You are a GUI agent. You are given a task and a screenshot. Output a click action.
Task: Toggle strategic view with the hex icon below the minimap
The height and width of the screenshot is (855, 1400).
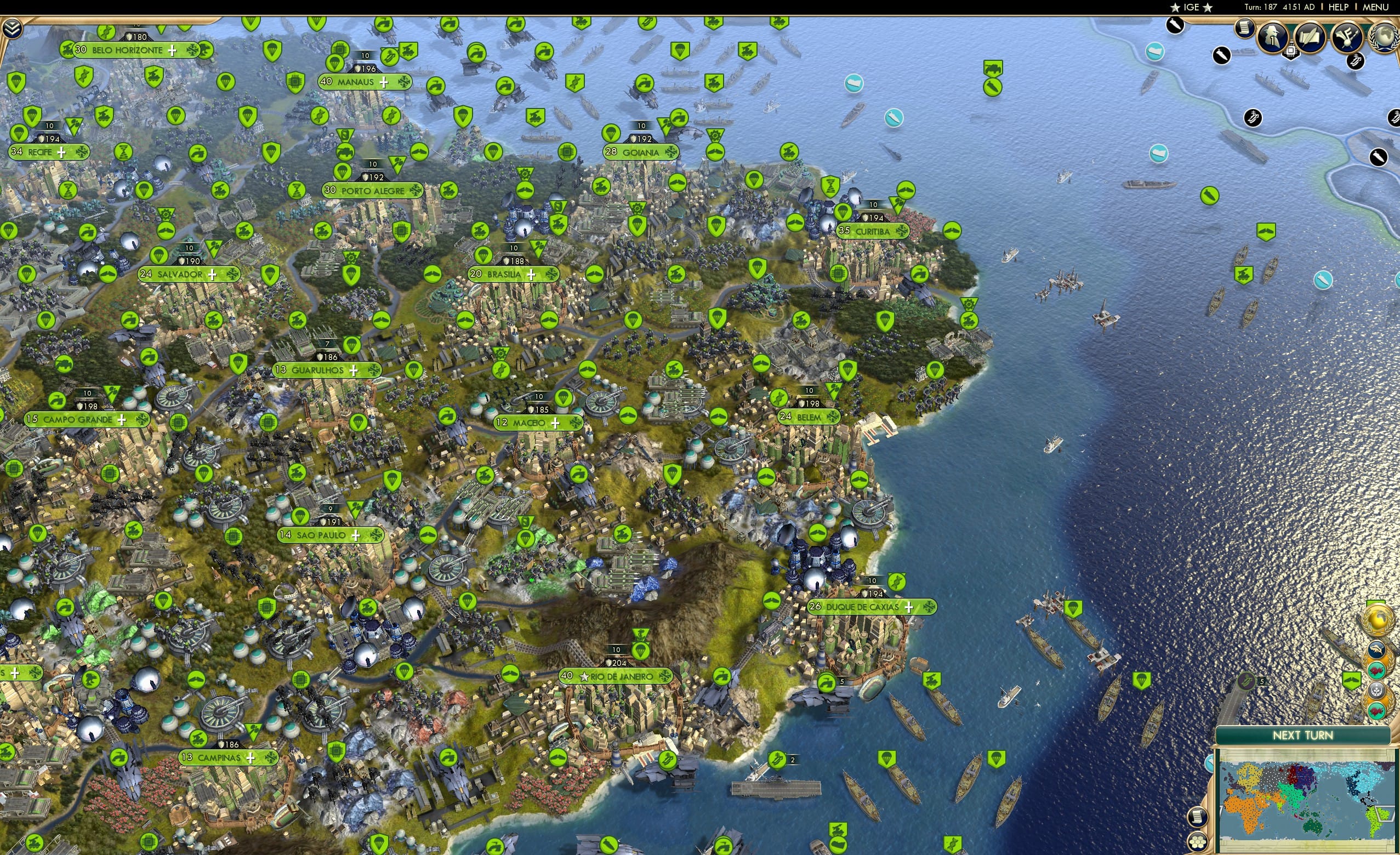(1198, 842)
